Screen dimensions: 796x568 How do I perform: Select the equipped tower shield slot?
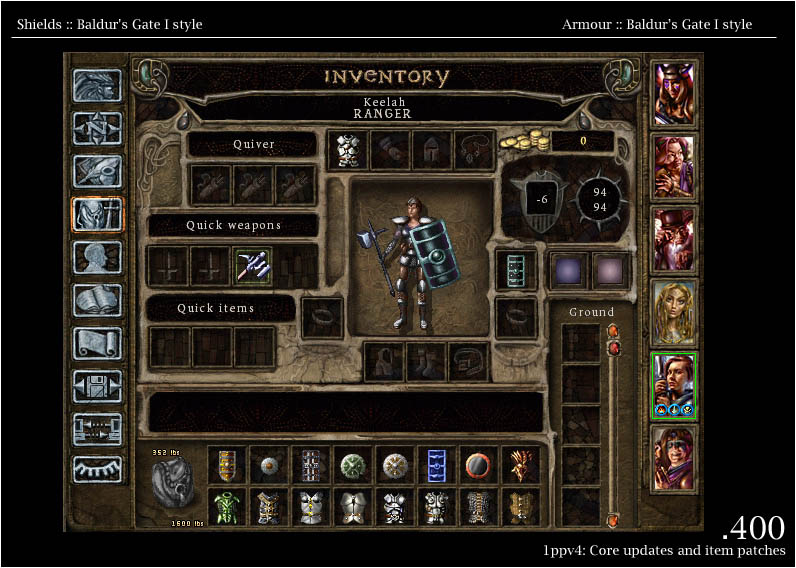click(x=516, y=270)
